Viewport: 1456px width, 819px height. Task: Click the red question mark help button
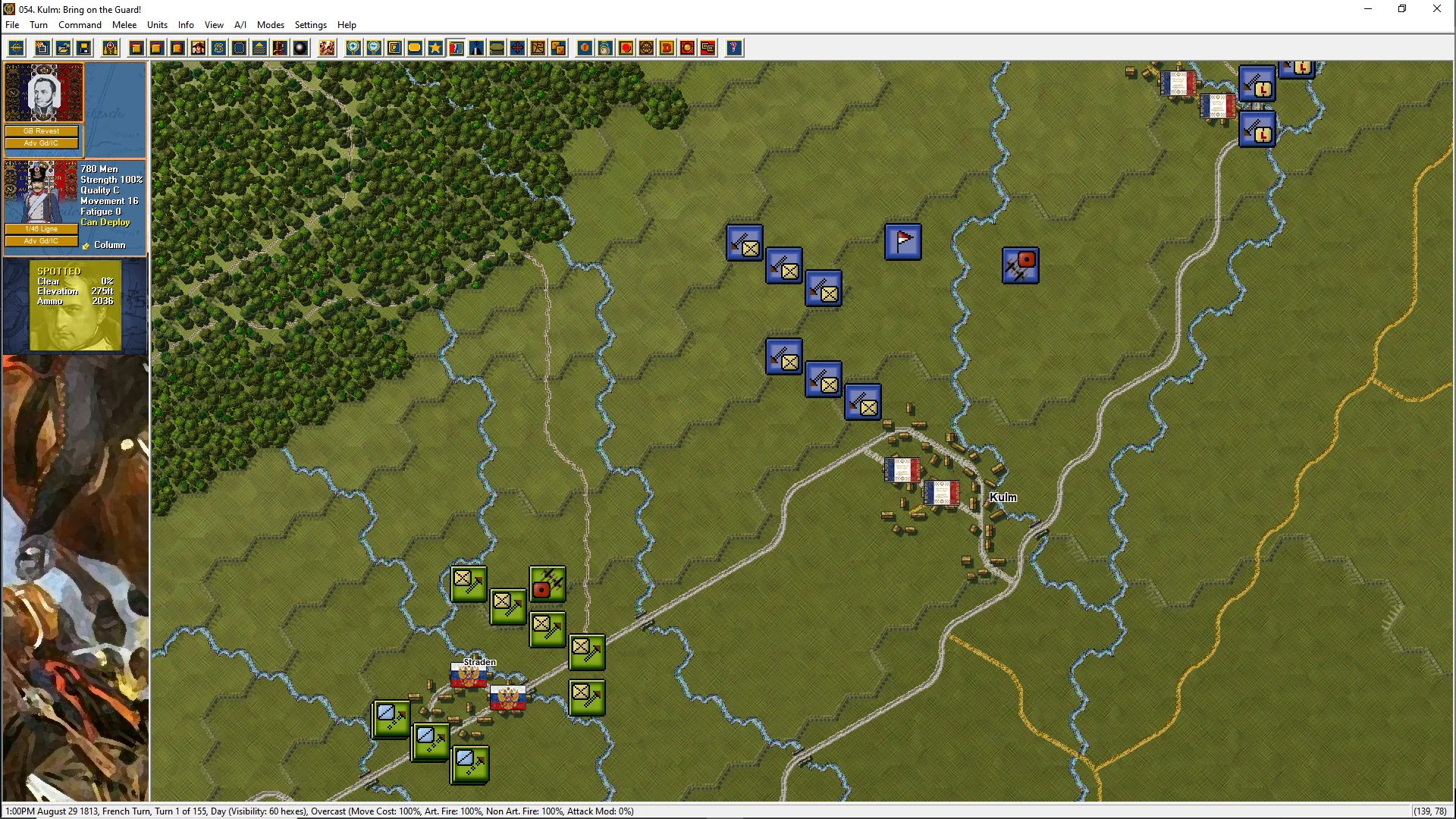coord(733,49)
